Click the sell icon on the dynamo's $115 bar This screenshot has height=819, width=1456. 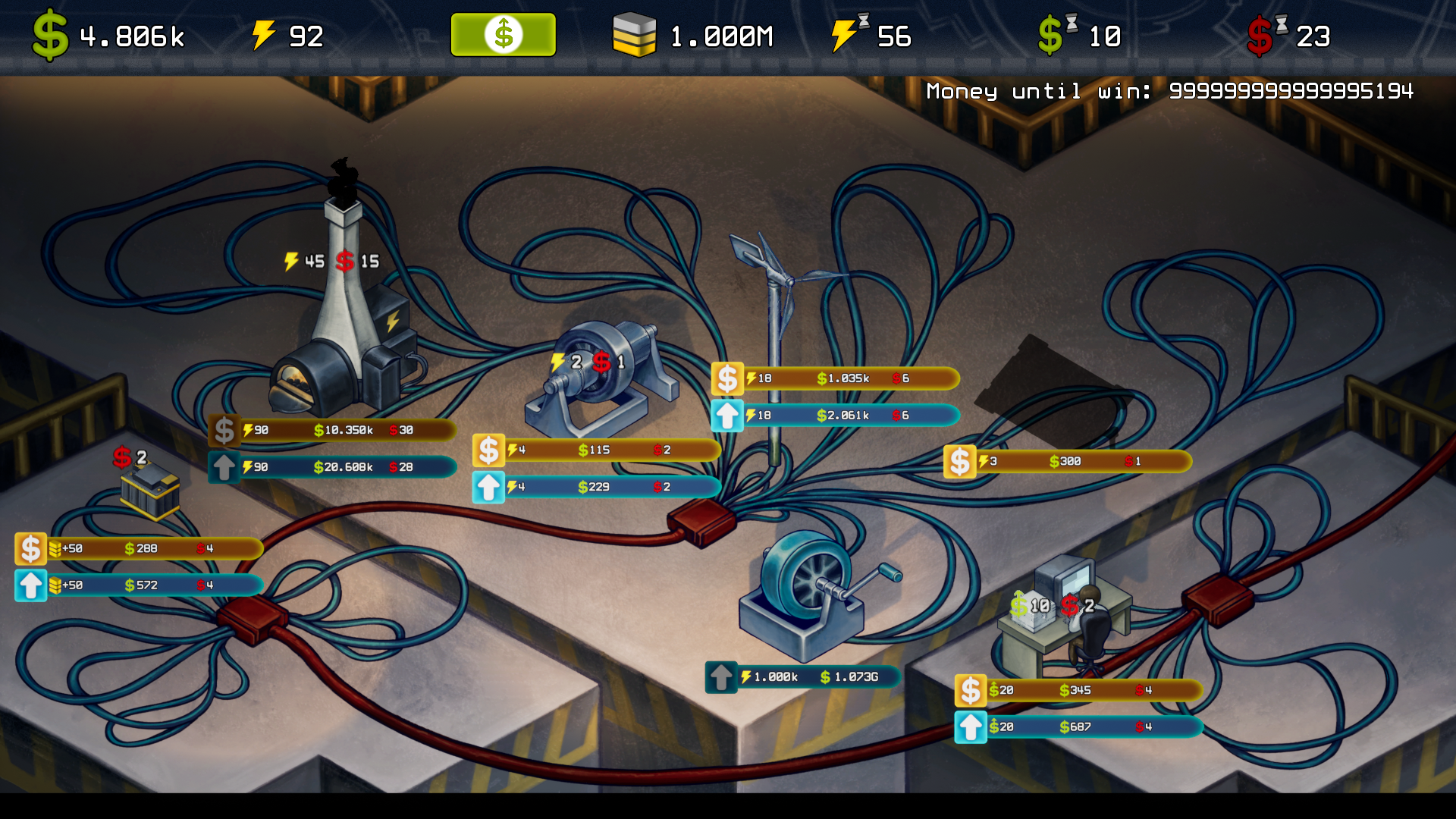click(x=488, y=450)
